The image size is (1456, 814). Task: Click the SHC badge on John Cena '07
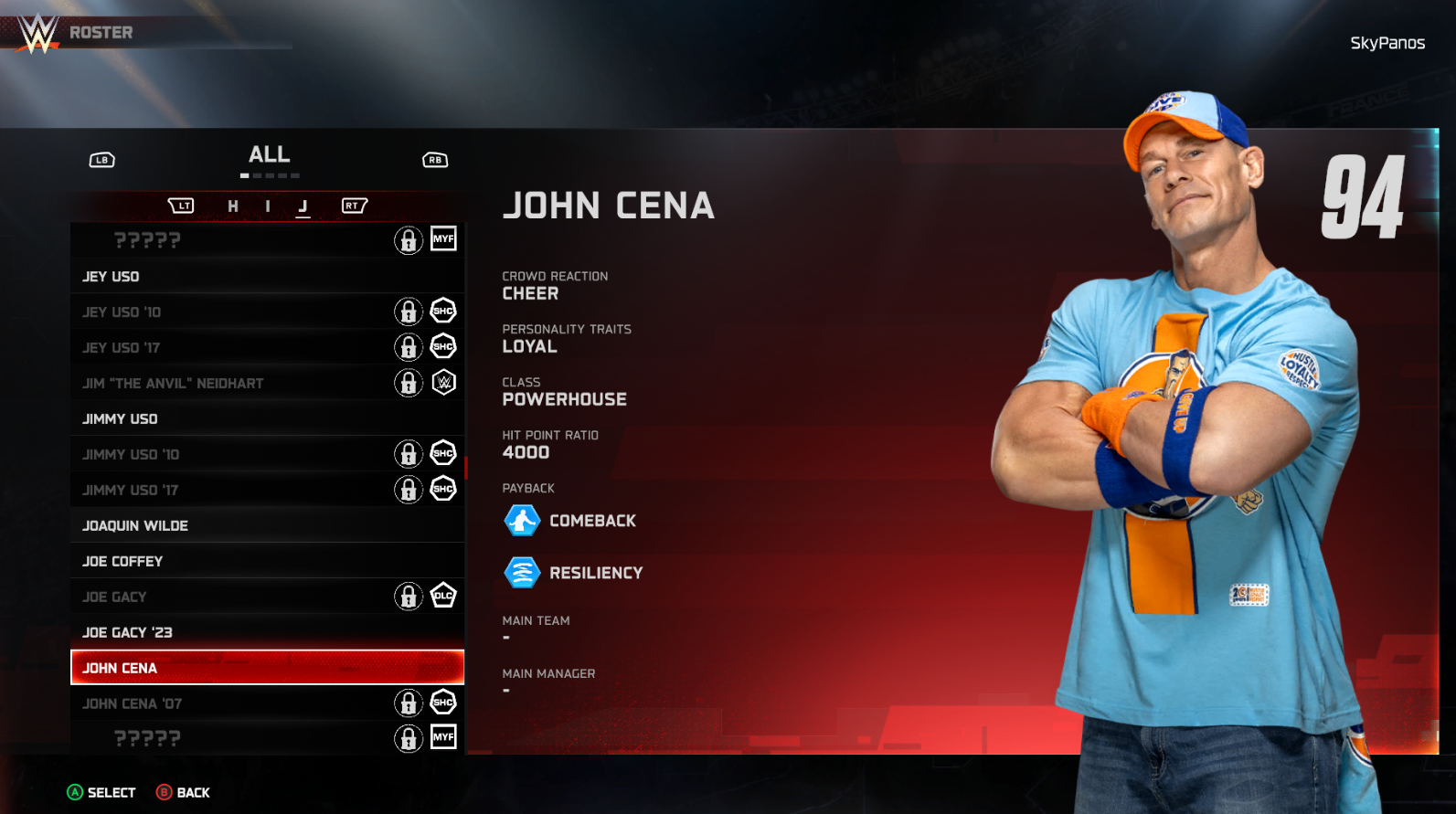pos(442,703)
